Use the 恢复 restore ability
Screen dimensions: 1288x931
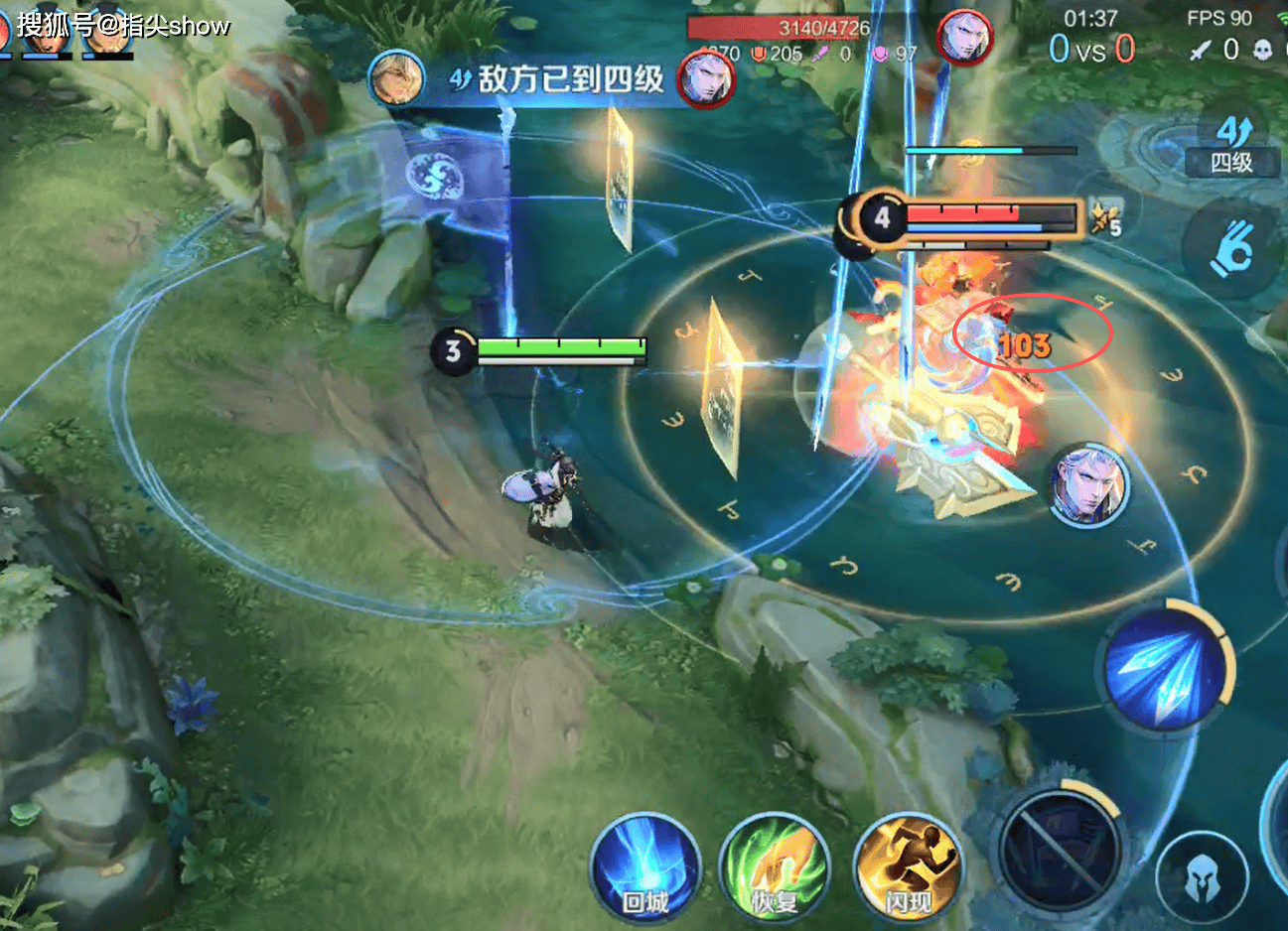(774, 868)
